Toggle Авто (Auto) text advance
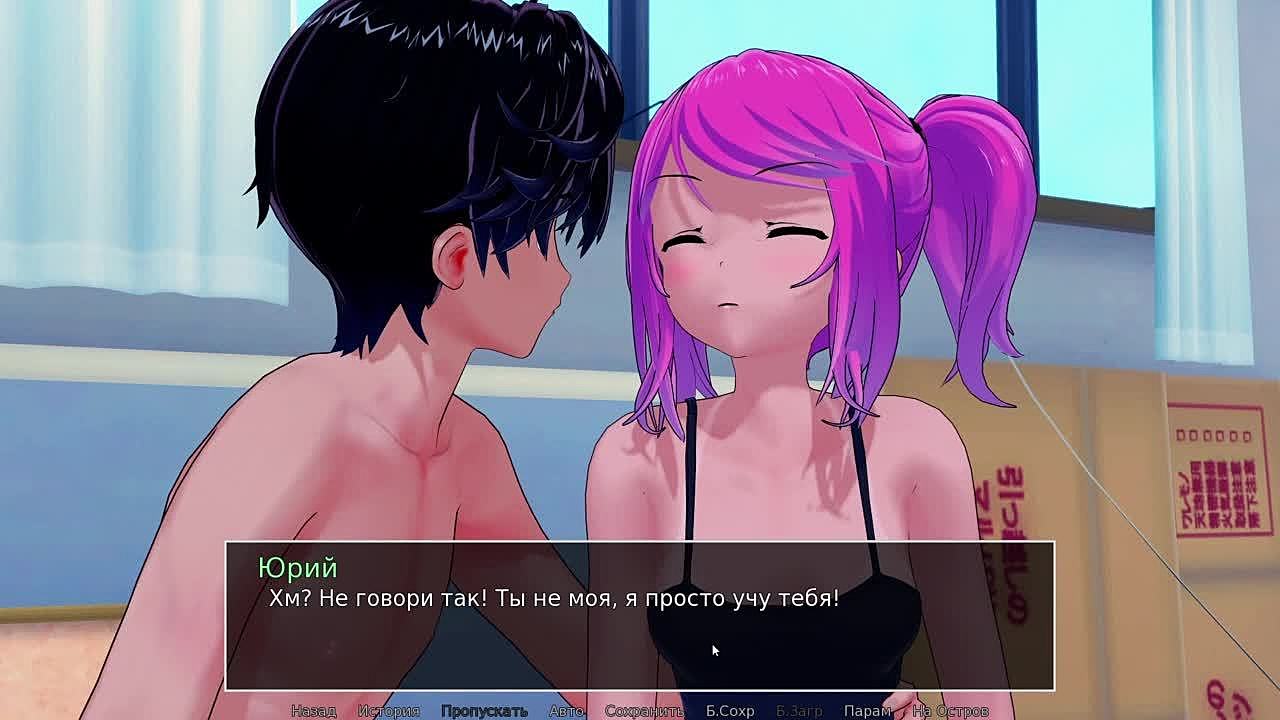The width and height of the screenshot is (1280, 720). 566,711
